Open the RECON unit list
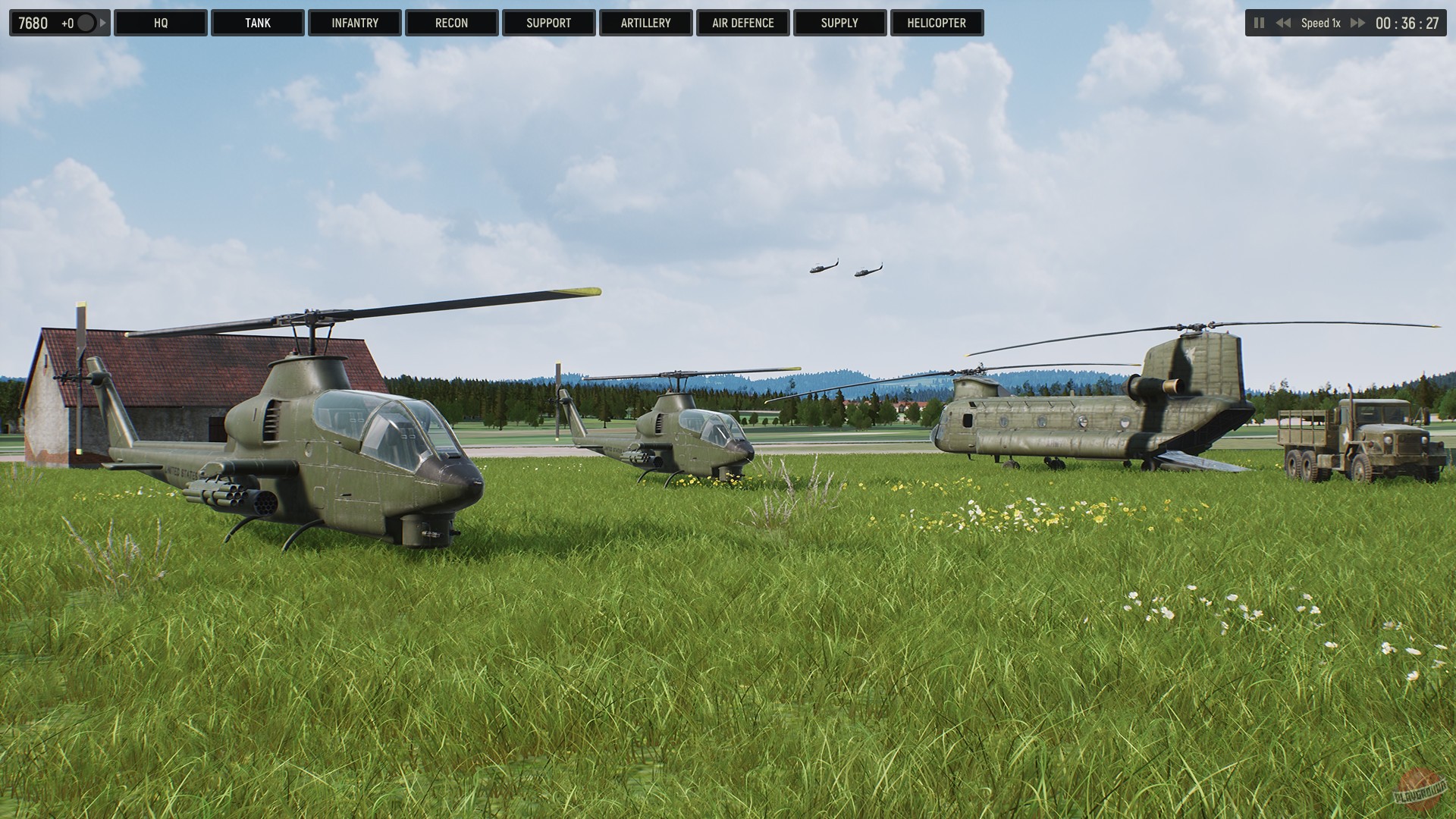1456x819 pixels. (x=452, y=23)
